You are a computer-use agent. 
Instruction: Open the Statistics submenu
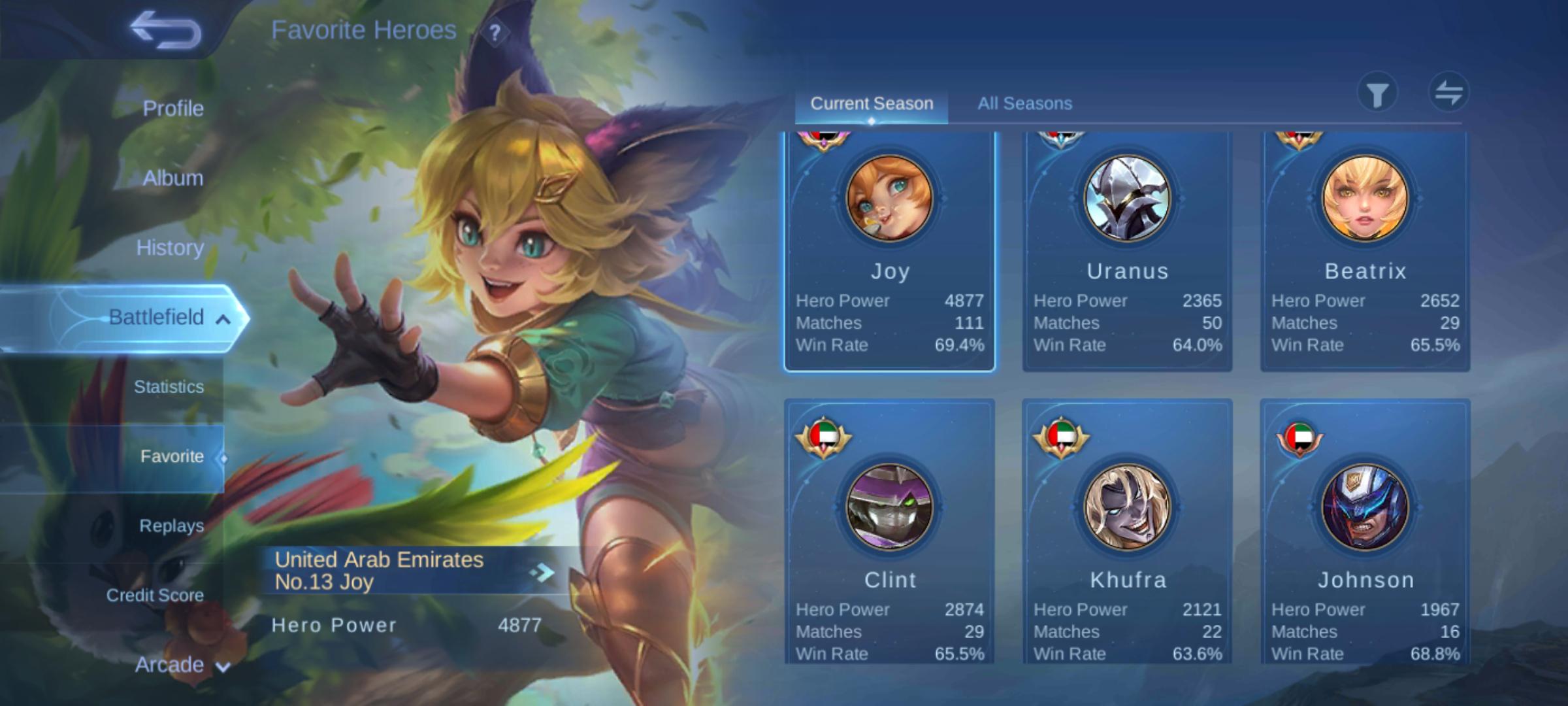click(169, 387)
